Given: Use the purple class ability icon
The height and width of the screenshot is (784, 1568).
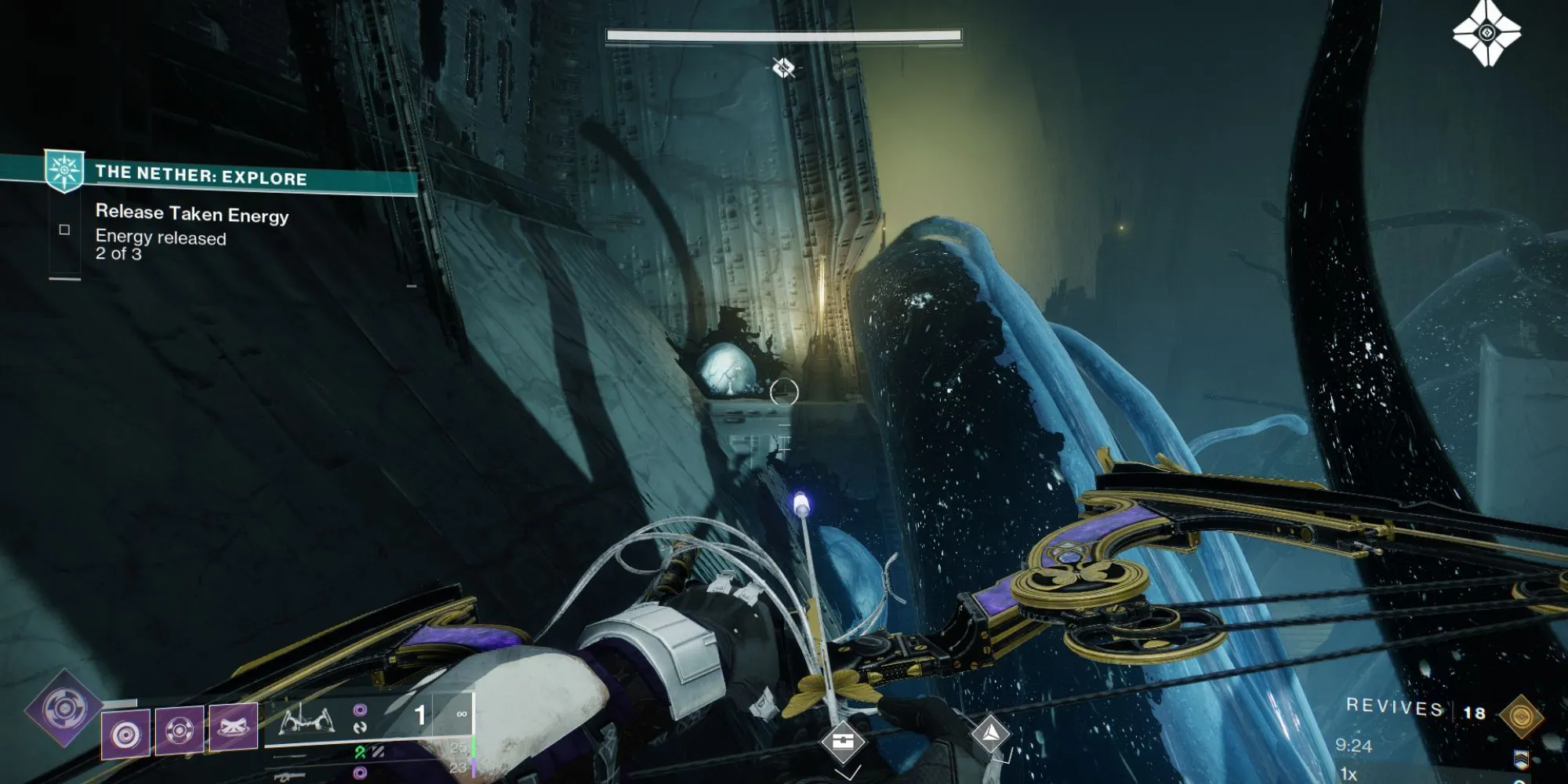Looking at the screenshot, I should tap(234, 725).
